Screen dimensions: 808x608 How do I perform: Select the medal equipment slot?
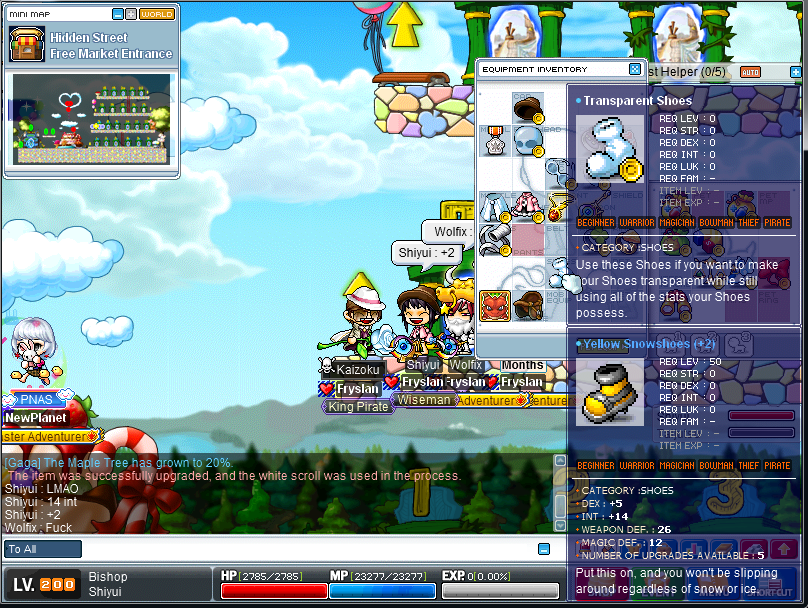coord(494,140)
